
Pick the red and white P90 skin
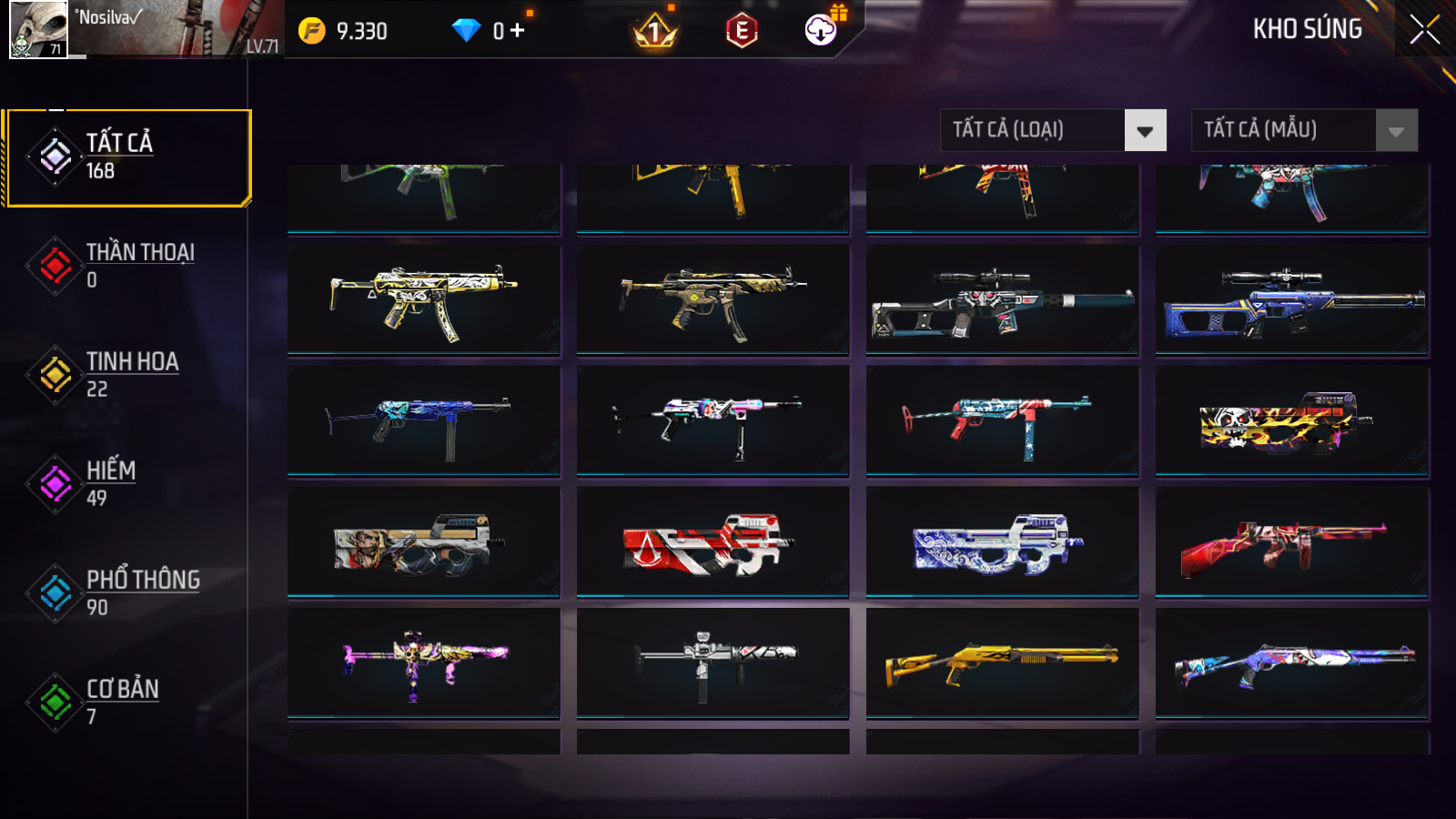(x=713, y=543)
